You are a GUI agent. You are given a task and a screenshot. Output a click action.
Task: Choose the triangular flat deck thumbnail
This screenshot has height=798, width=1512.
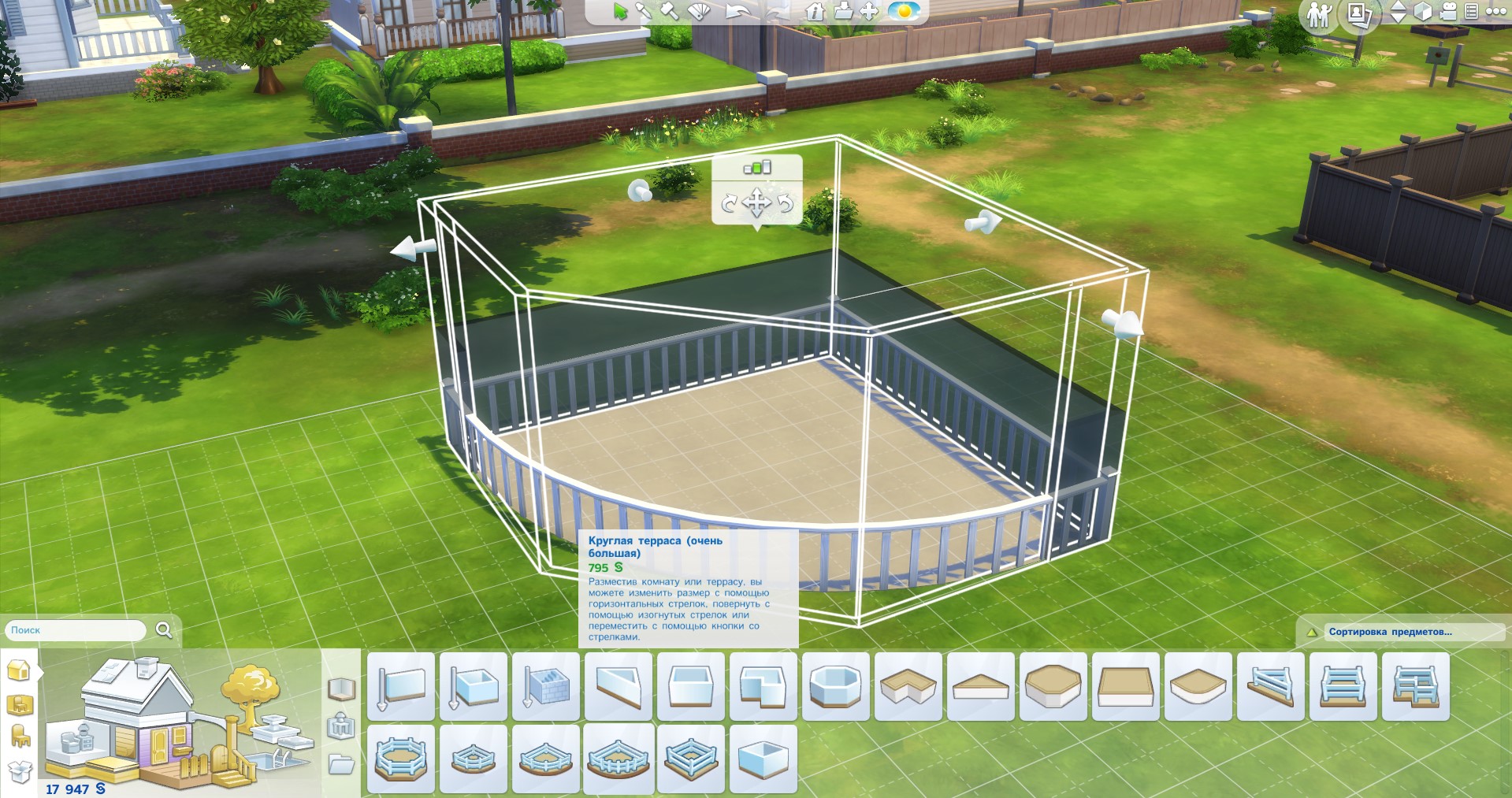coord(980,686)
